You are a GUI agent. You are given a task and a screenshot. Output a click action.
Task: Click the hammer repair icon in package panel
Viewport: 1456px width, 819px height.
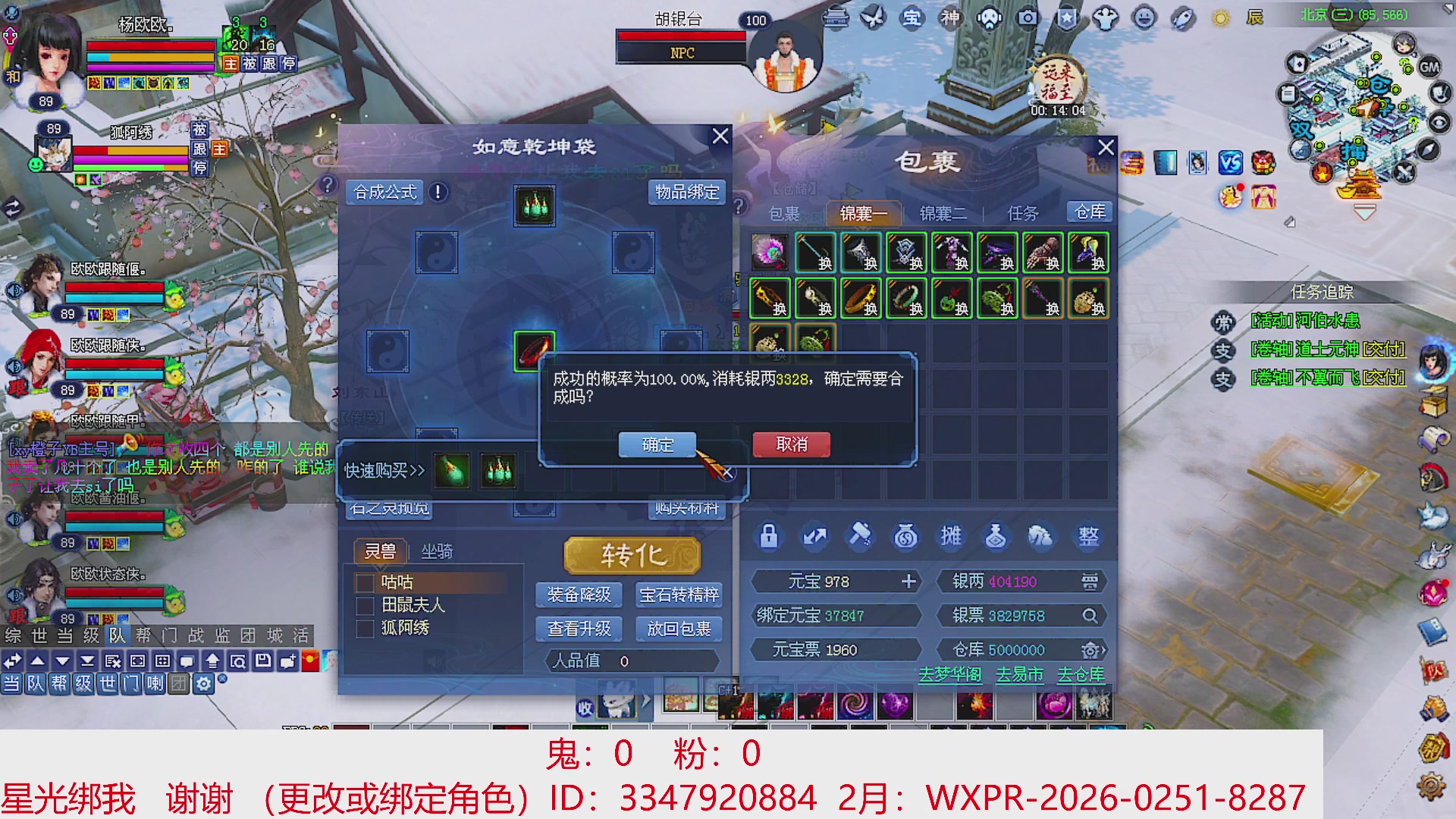click(x=860, y=536)
